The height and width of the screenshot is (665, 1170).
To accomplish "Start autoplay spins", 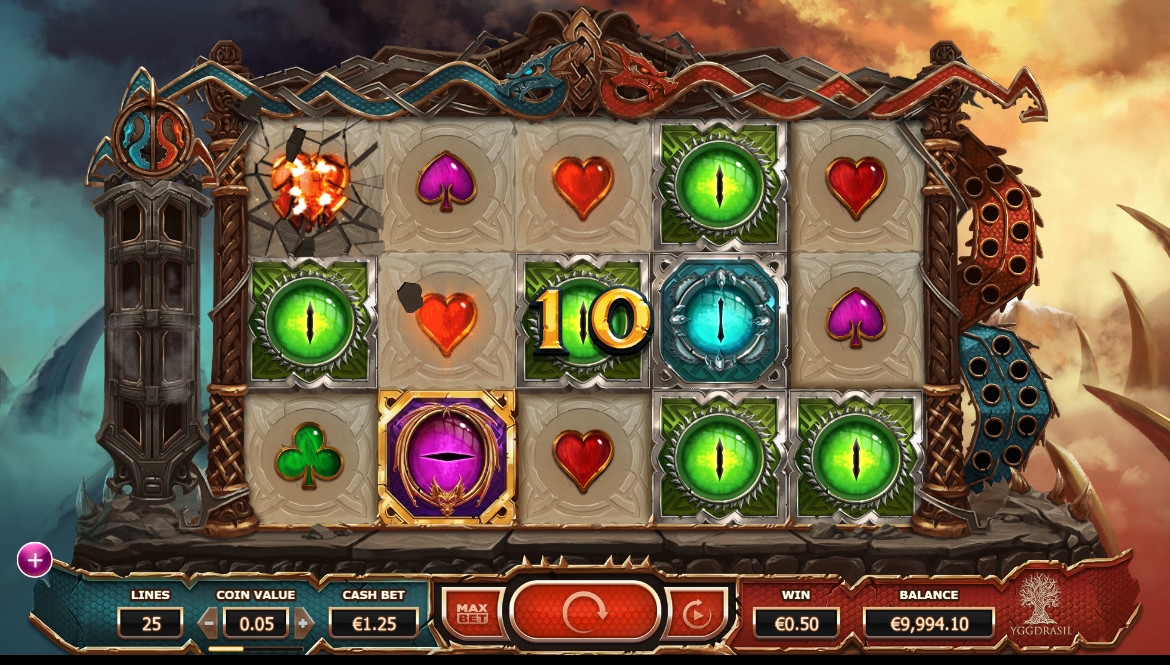I will [x=696, y=611].
